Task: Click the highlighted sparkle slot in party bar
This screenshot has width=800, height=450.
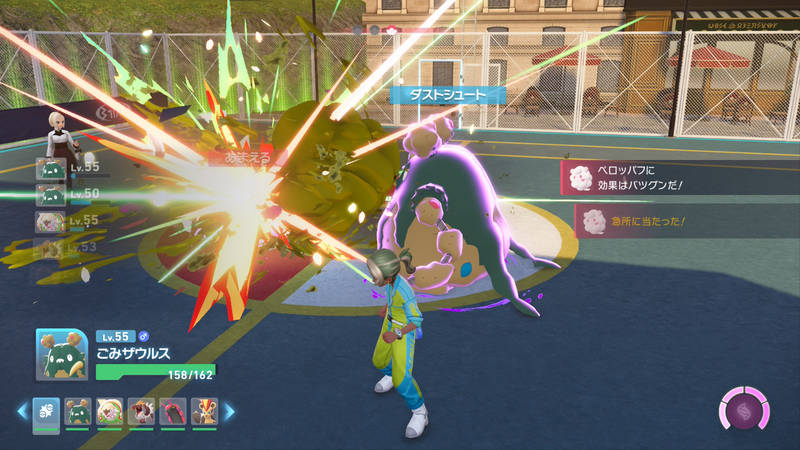Action: click(46, 410)
